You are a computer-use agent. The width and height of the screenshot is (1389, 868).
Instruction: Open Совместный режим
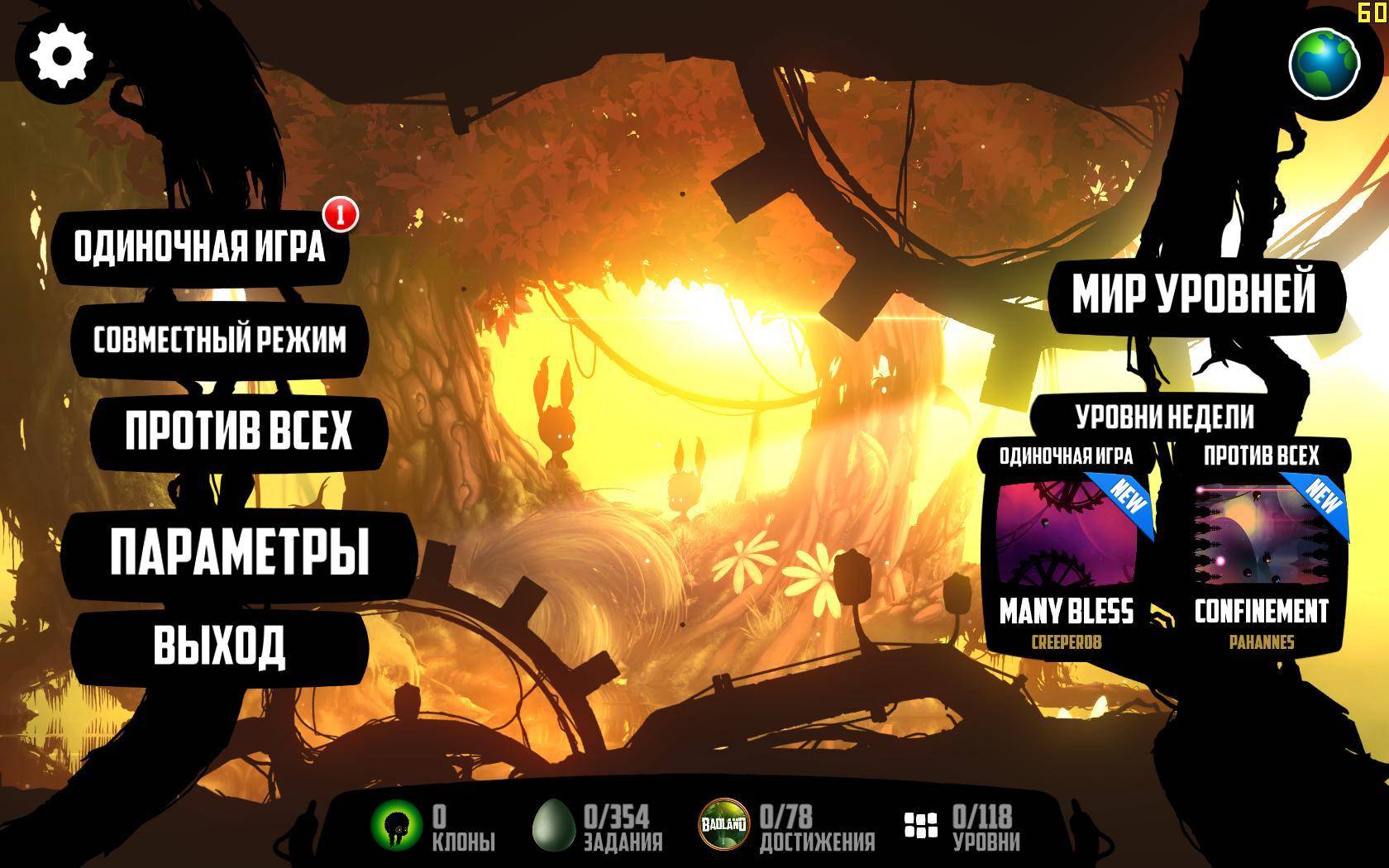[219, 340]
